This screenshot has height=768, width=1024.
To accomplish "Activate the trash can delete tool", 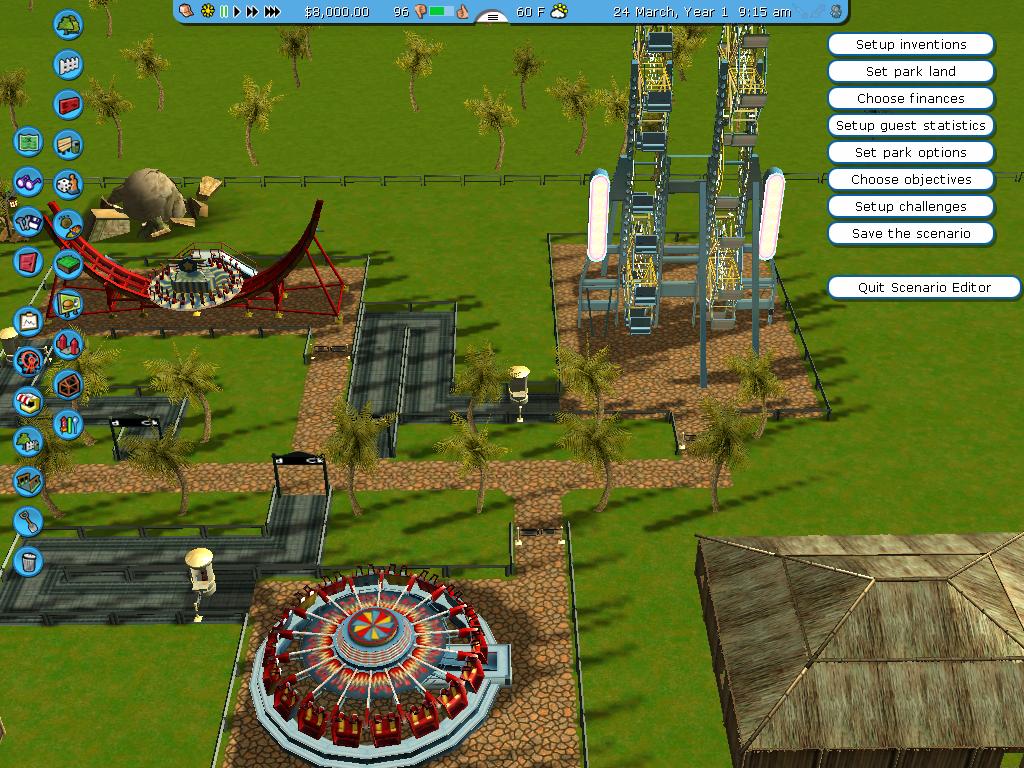I will 28,560.
